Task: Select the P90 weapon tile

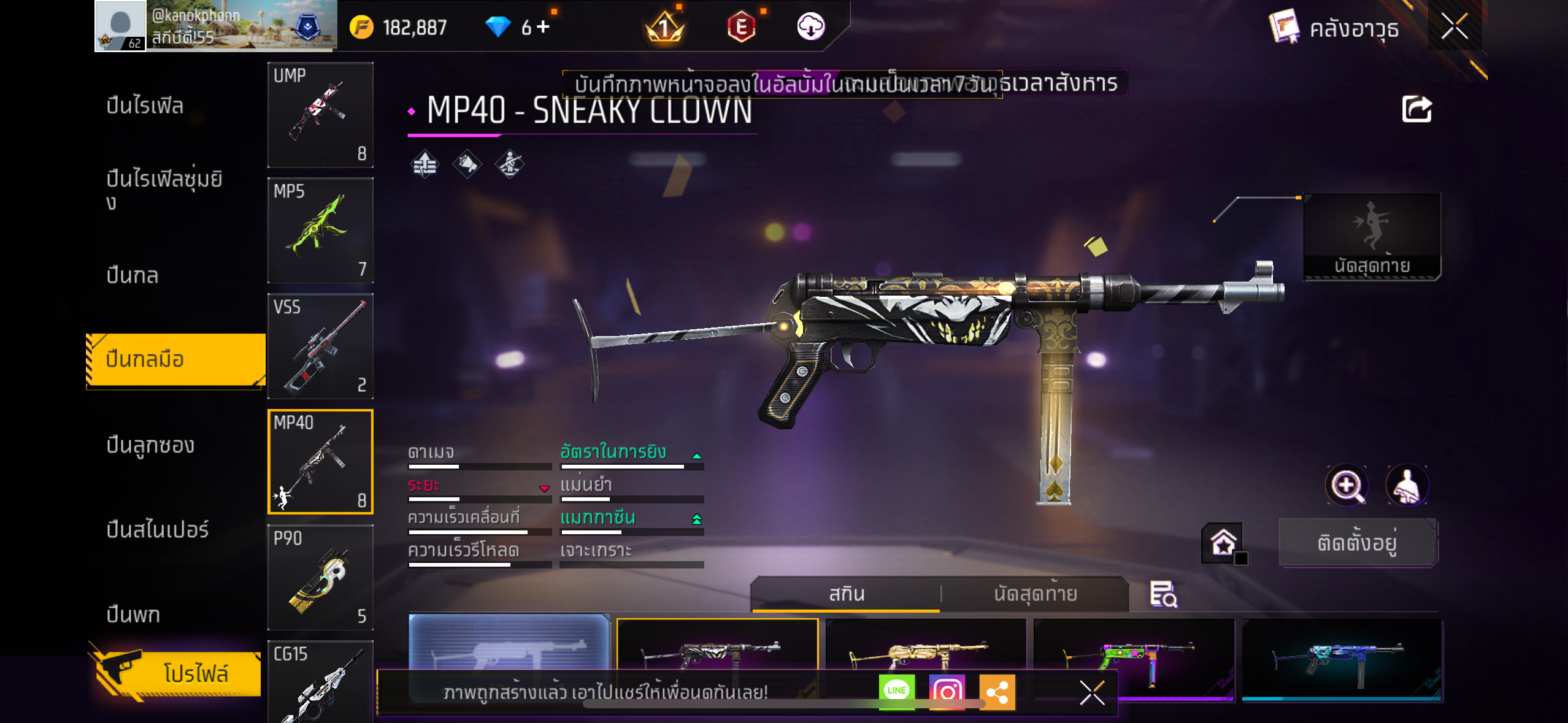Action: pos(320,578)
